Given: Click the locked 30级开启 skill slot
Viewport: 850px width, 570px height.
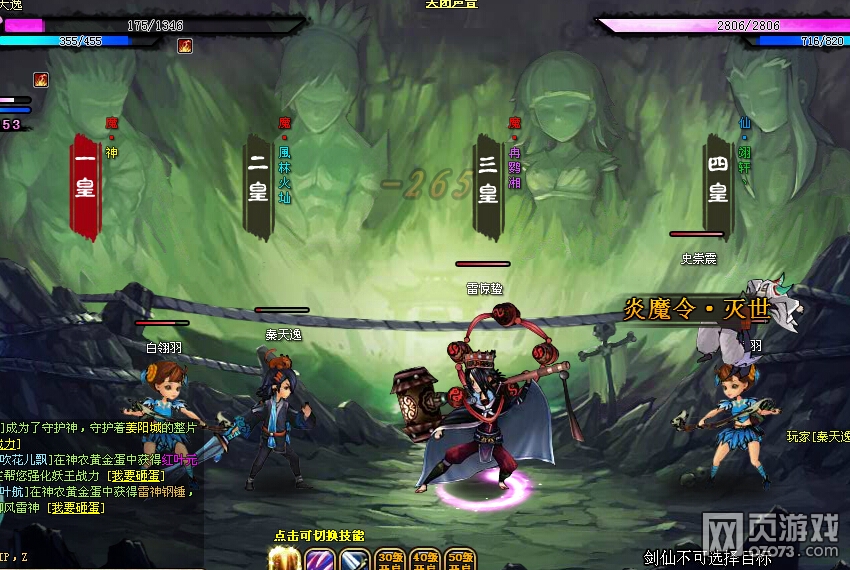Looking at the screenshot, I should 389,560.
